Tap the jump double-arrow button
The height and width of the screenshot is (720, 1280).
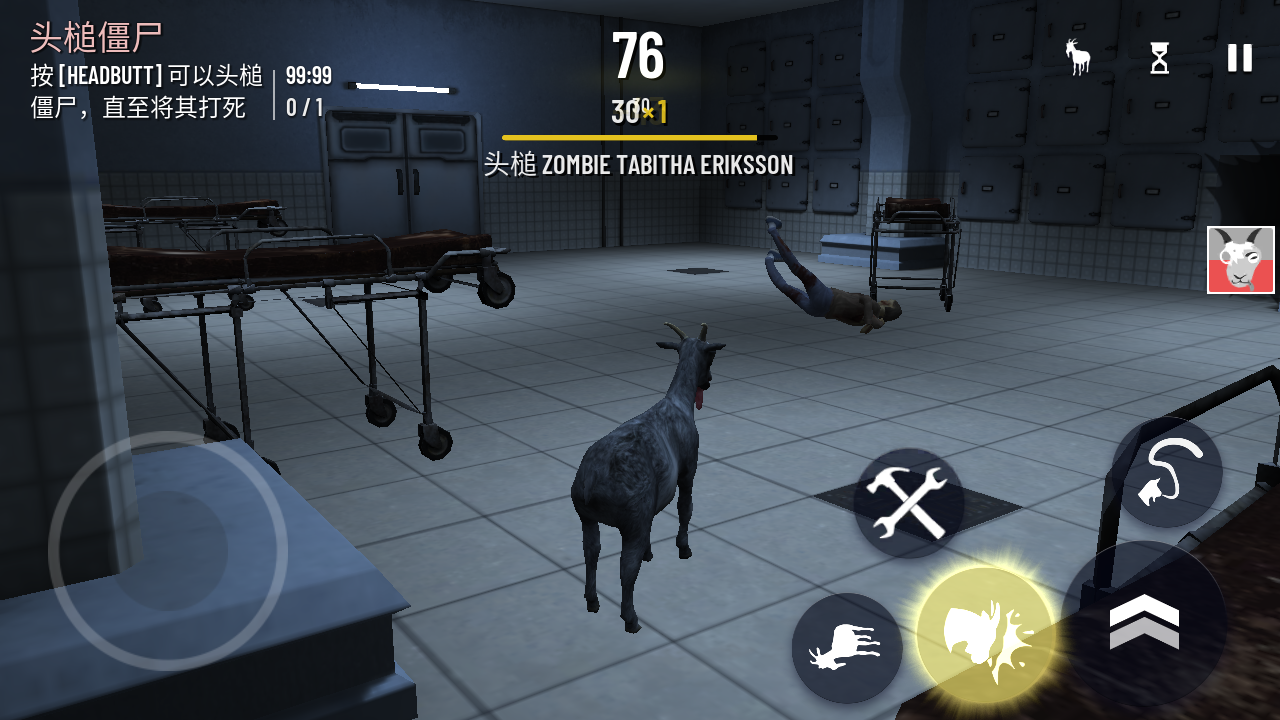(x=1144, y=622)
